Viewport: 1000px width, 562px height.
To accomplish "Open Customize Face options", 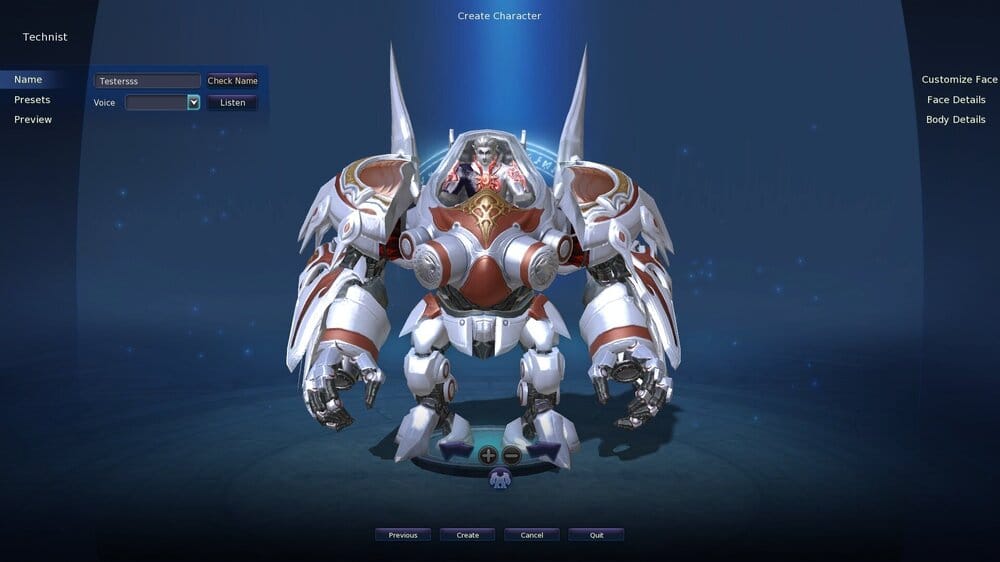I will tap(959, 80).
